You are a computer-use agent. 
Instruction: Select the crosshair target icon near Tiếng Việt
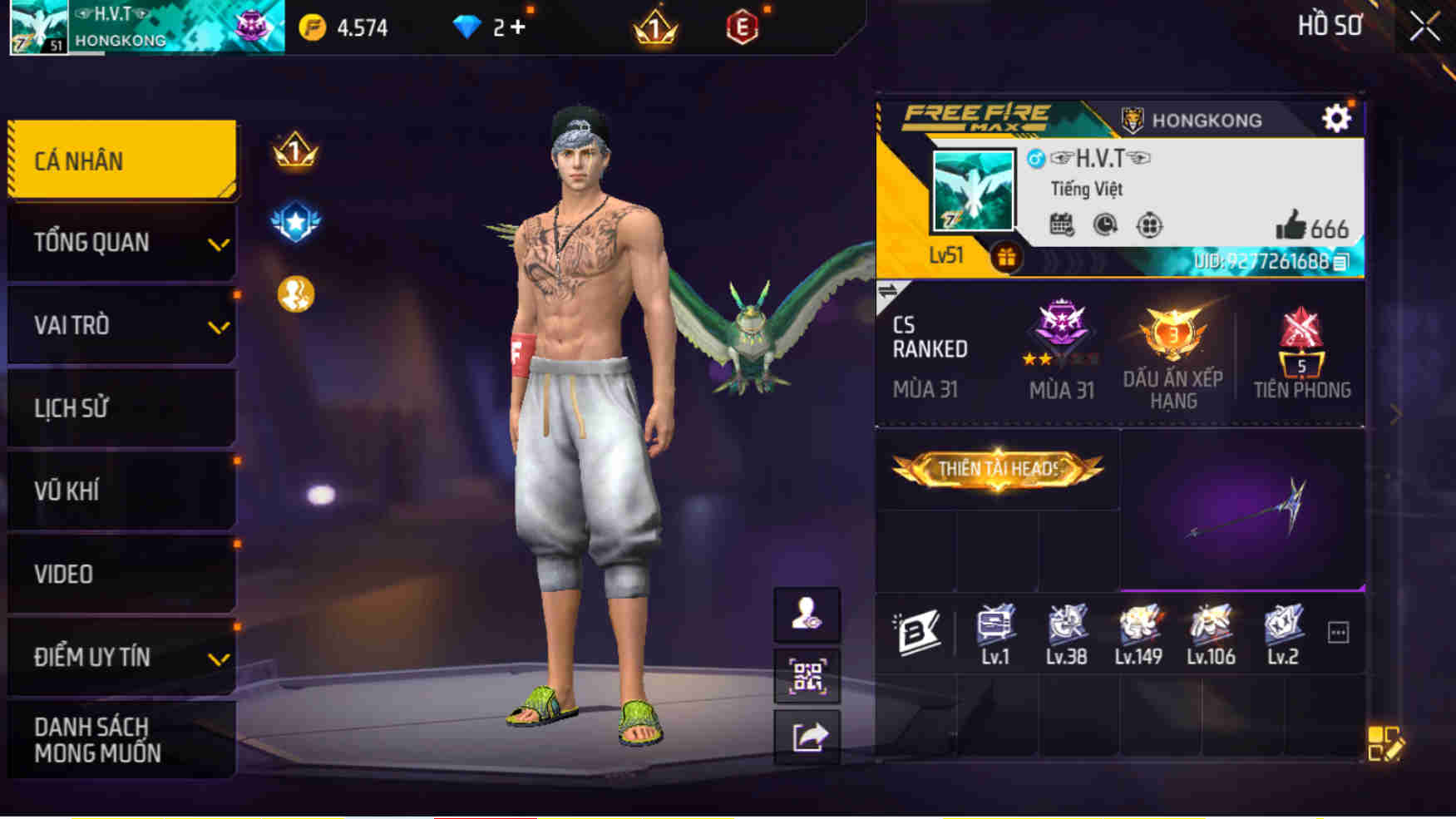click(1151, 224)
